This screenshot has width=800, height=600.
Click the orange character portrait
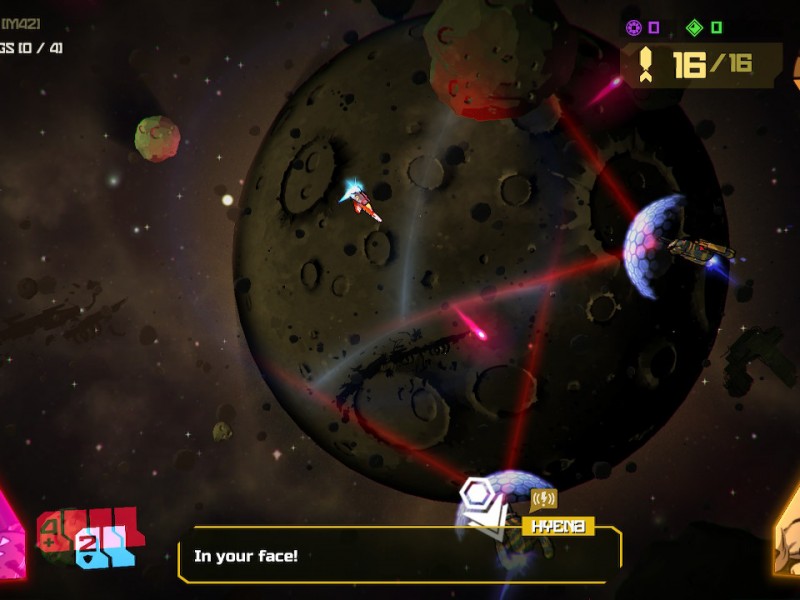pos(788,540)
